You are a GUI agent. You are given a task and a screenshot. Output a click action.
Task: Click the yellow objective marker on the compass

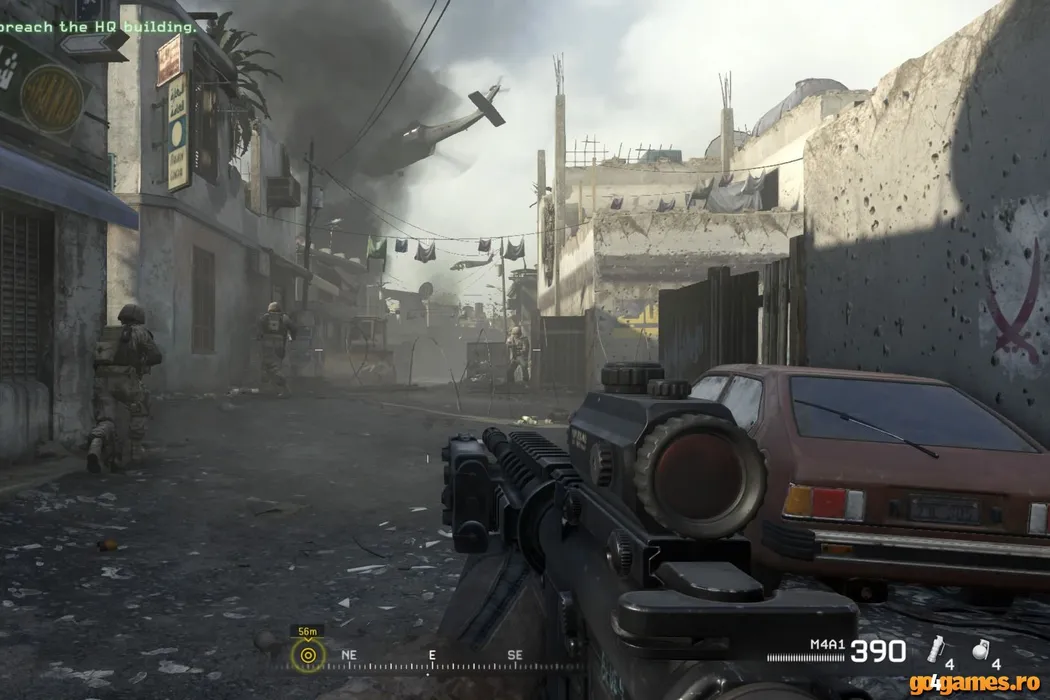coord(307,656)
